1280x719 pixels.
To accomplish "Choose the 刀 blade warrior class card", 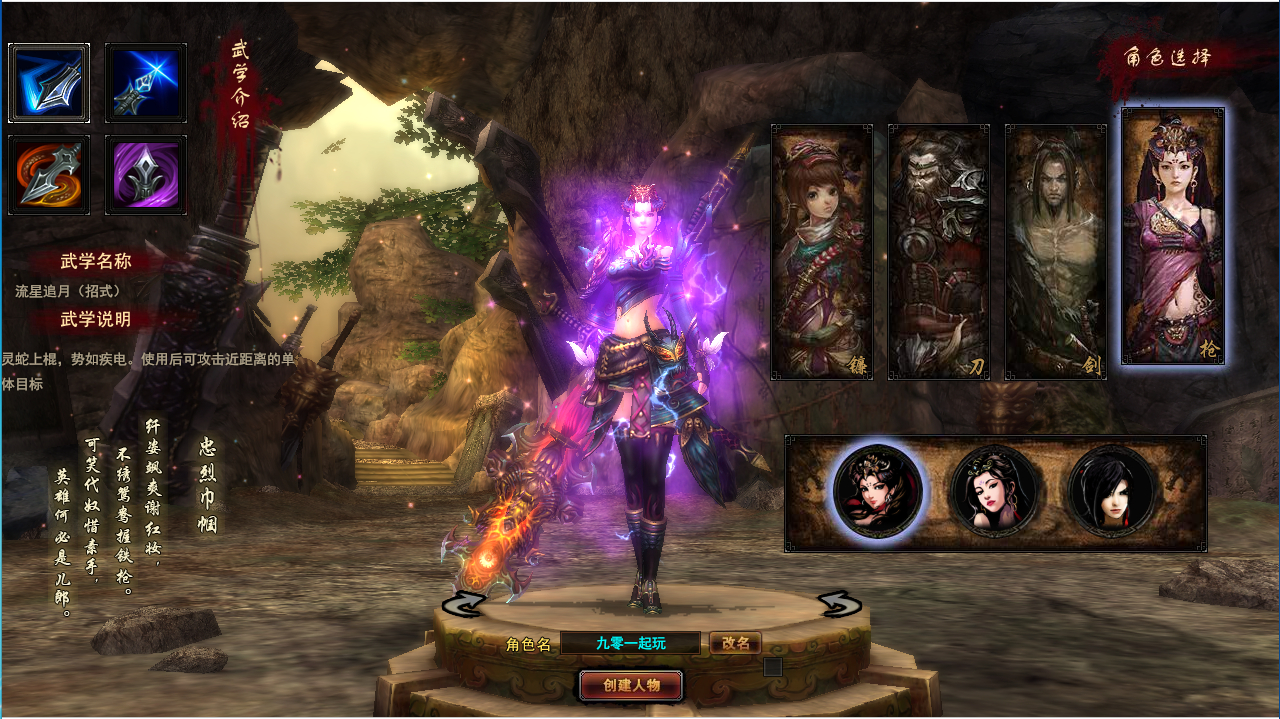I will click(939, 252).
